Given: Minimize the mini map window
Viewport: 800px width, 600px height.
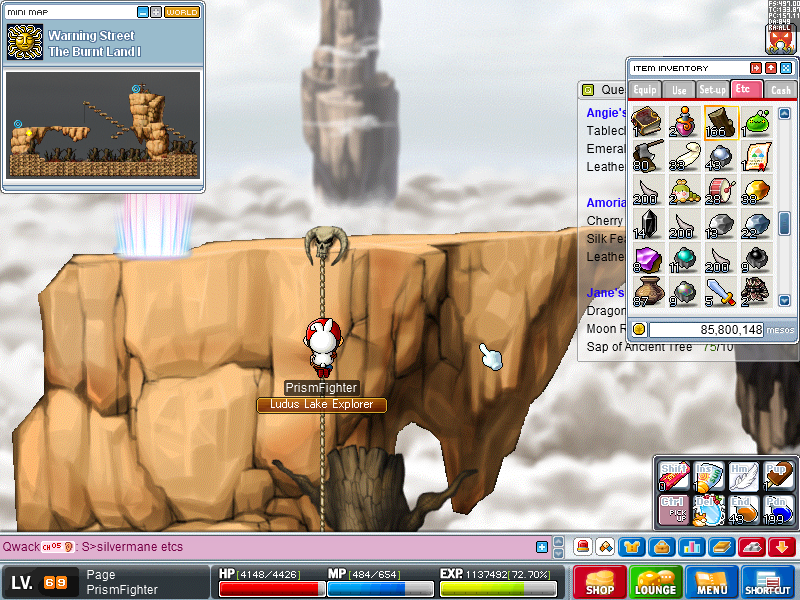Looking at the screenshot, I should coord(143,12).
